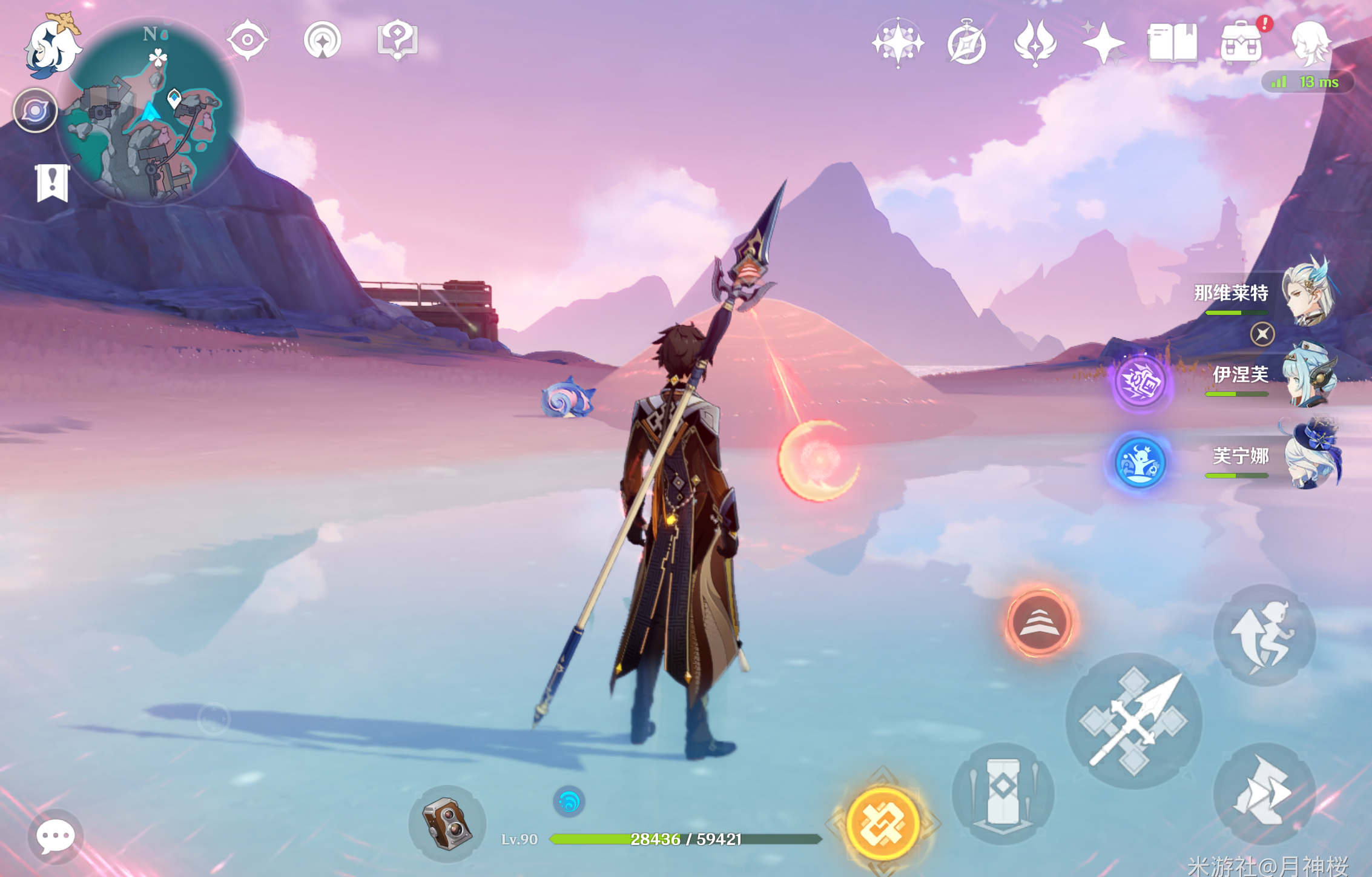This screenshot has height=877, width=1372.
Task: Tap the sprint dash button
Action: coord(1264,793)
